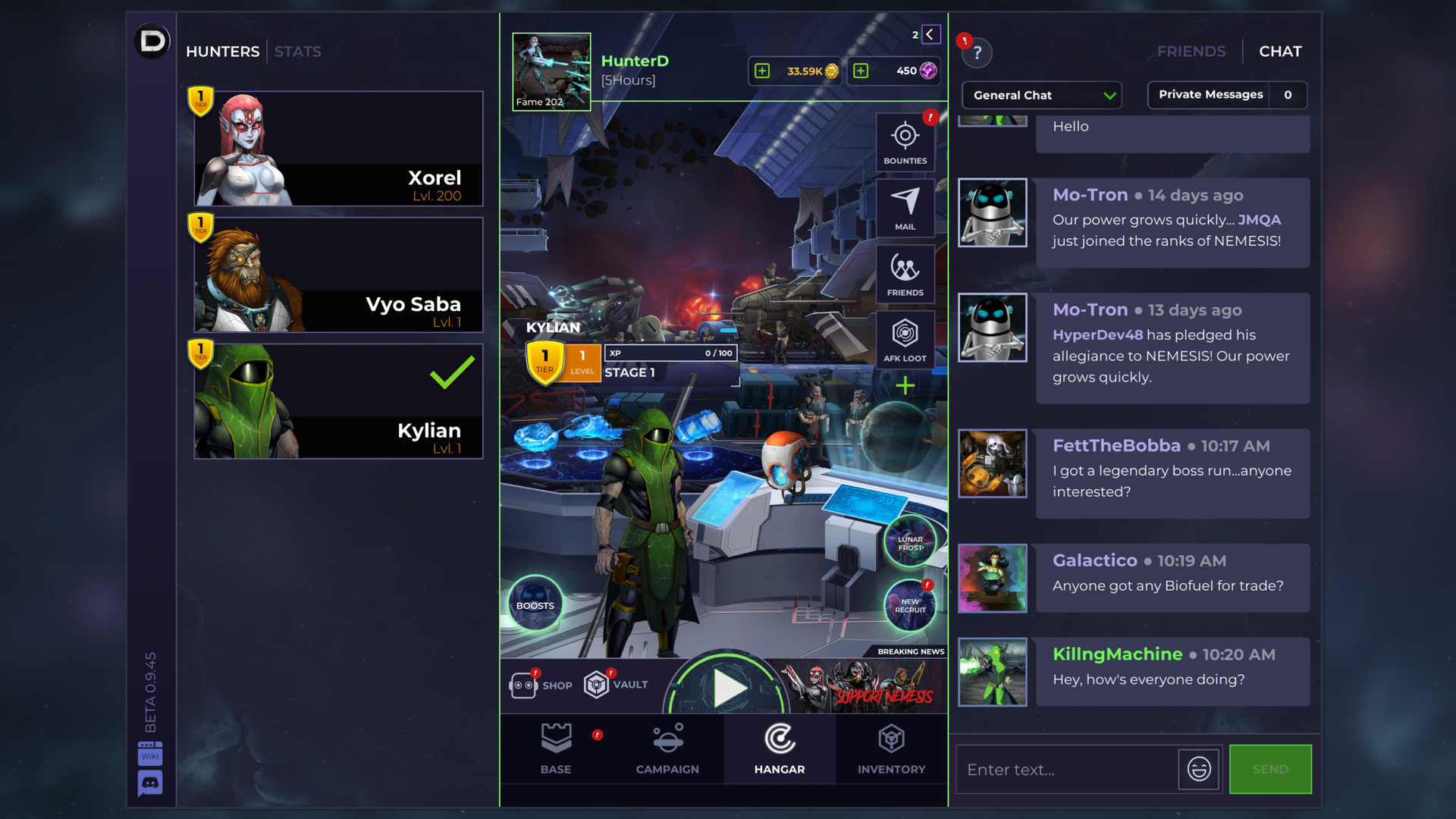Open the General Chat channel dropdown
The height and width of the screenshot is (819, 1456).
click(x=1040, y=95)
